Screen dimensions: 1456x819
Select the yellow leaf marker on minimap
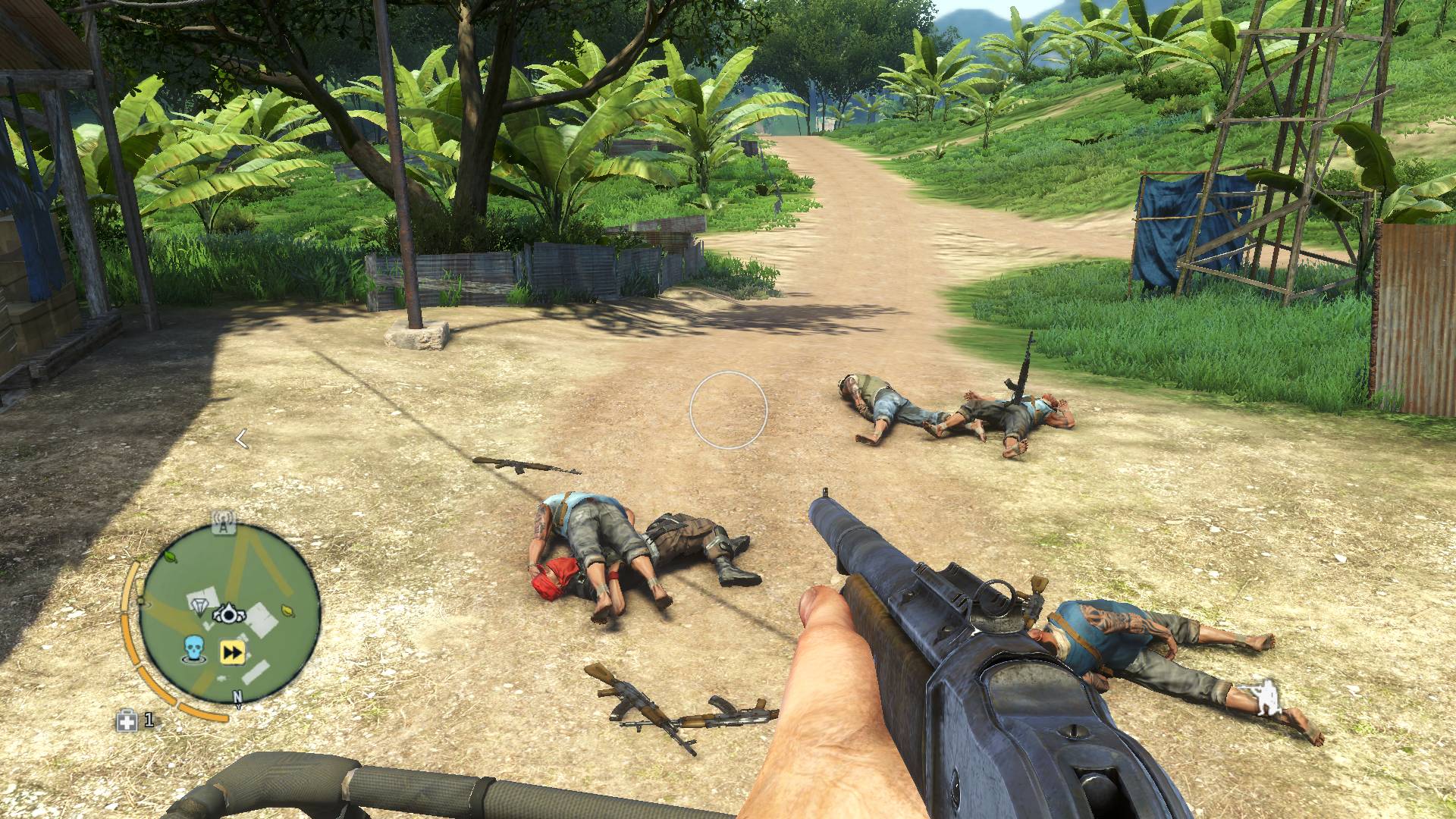click(288, 609)
